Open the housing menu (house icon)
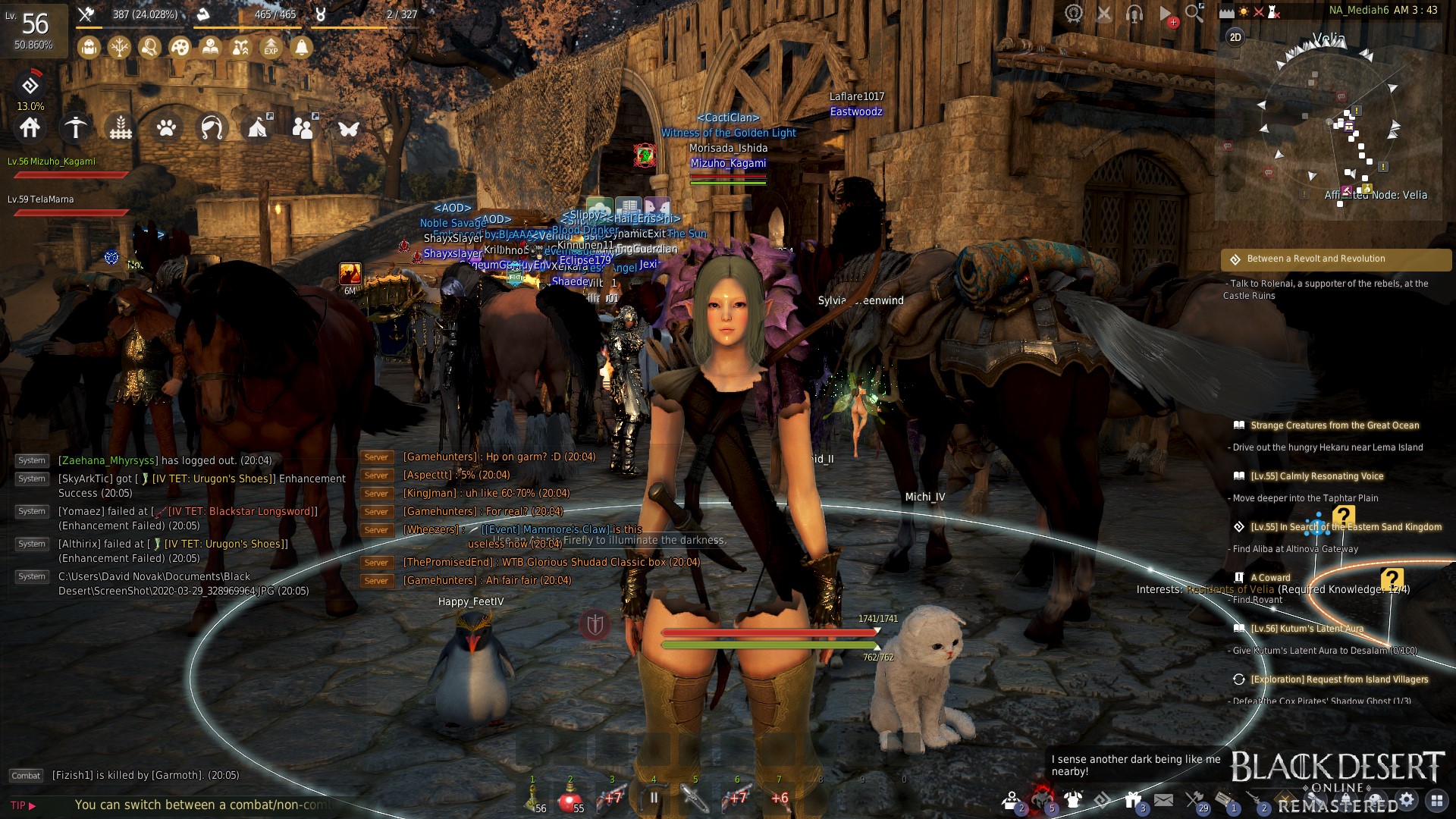1456x819 pixels. point(30,127)
